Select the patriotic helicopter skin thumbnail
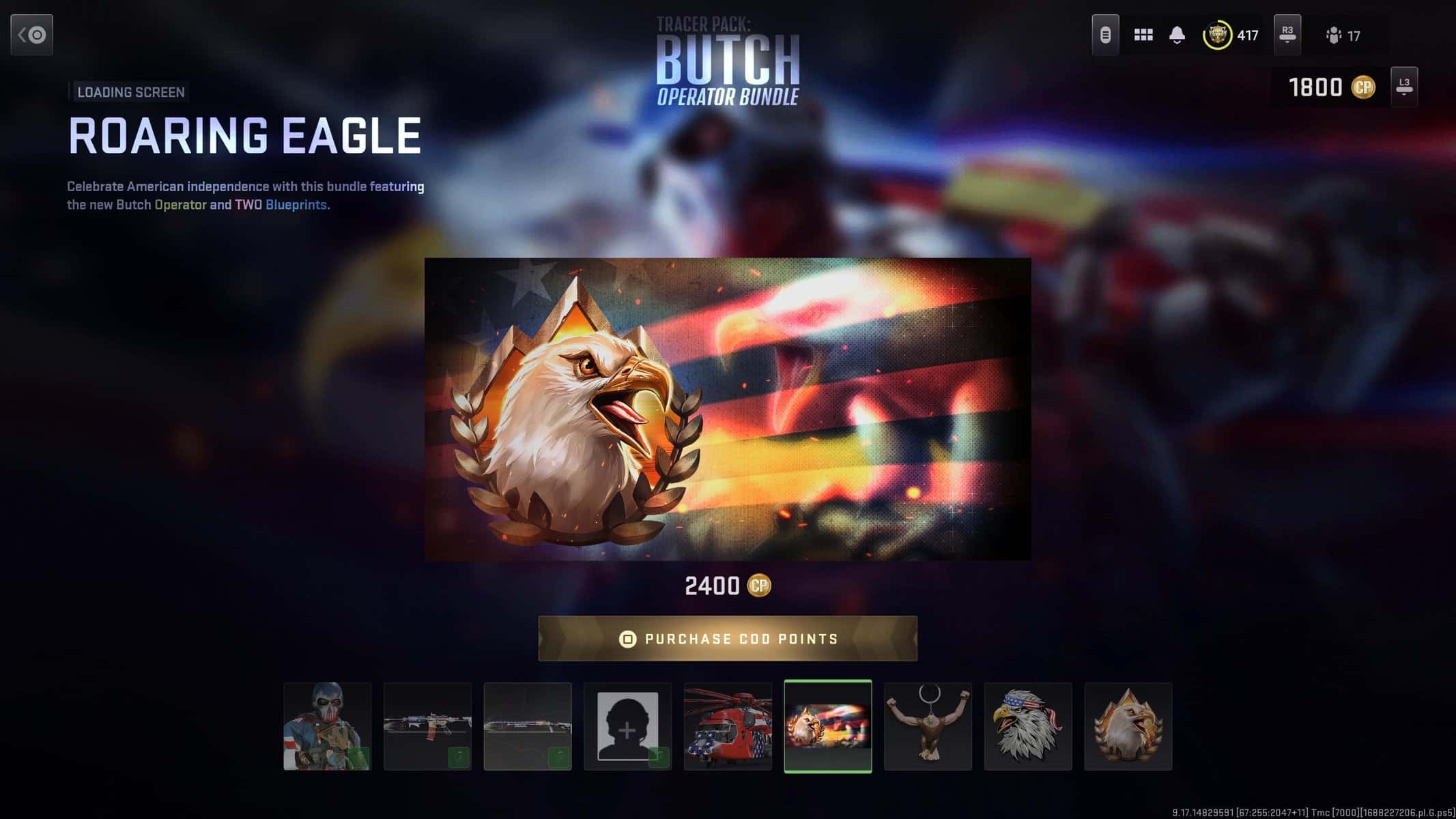The width and height of the screenshot is (1456, 819). [728, 725]
